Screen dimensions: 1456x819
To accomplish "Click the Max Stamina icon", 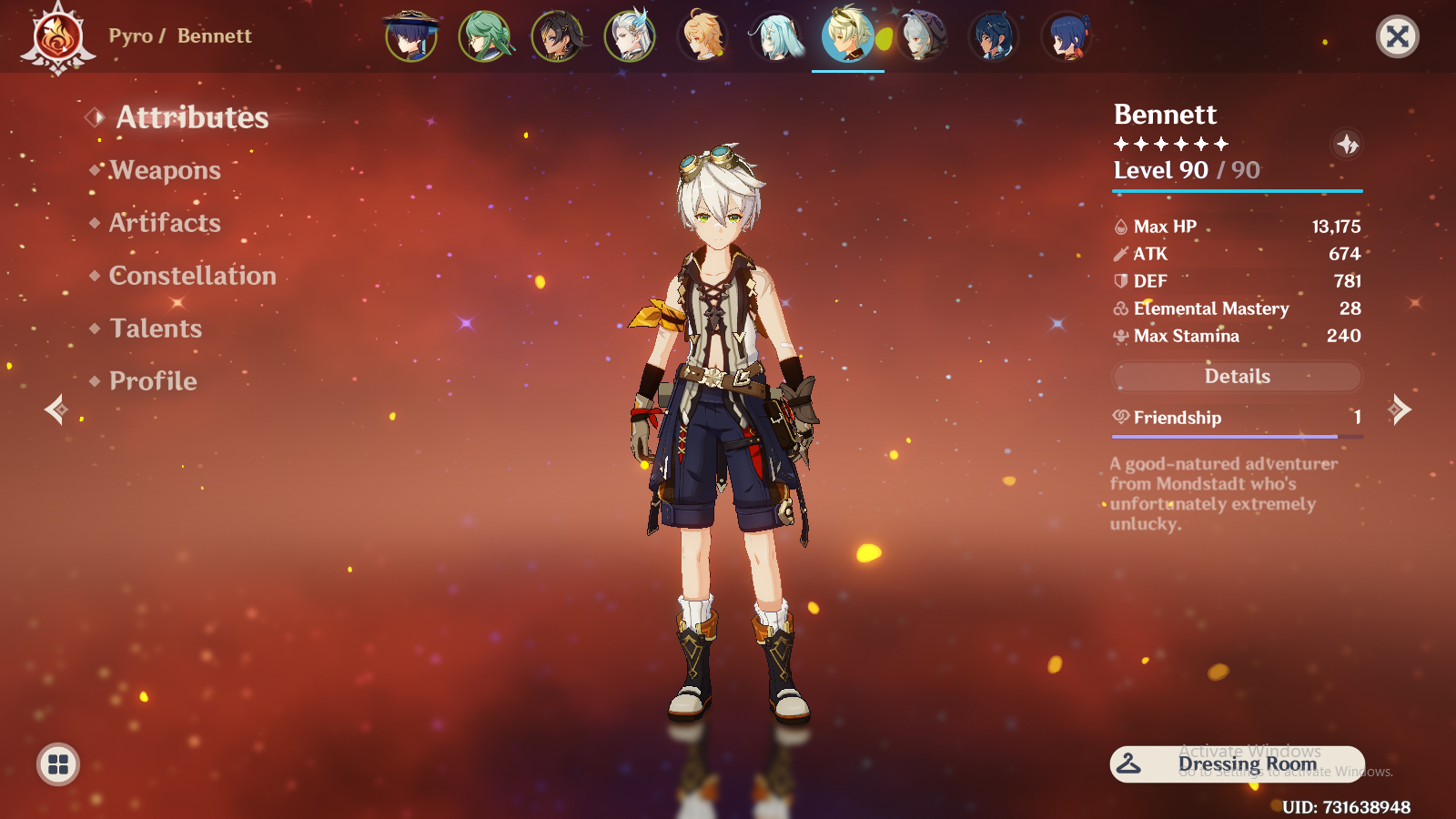I will click(1121, 336).
